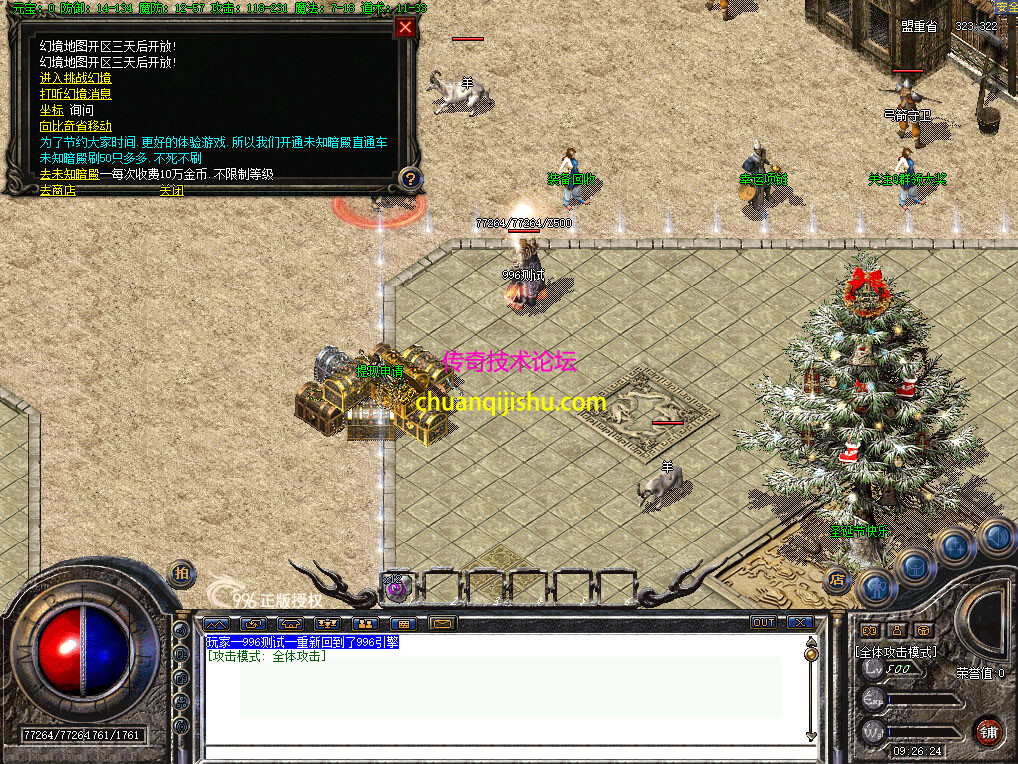Open the question mark help button
This screenshot has height=764, width=1018.
click(x=409, y=179)
